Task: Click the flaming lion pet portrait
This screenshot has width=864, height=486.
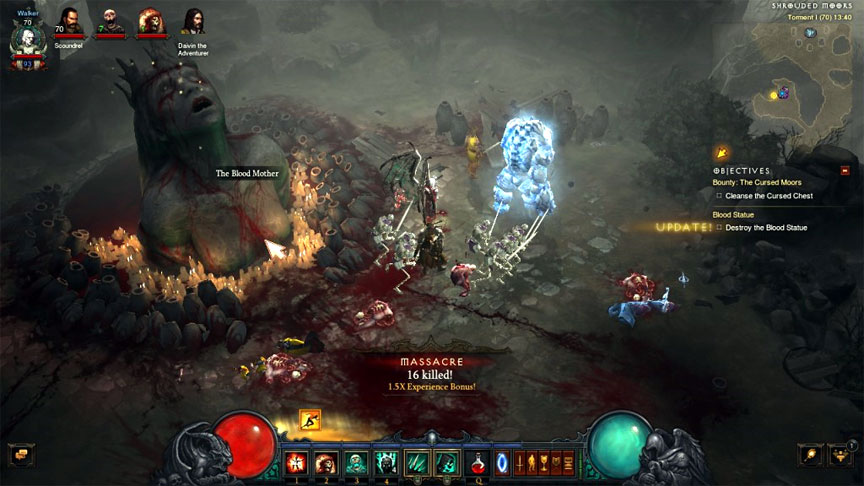Action: tap(152, 22)
